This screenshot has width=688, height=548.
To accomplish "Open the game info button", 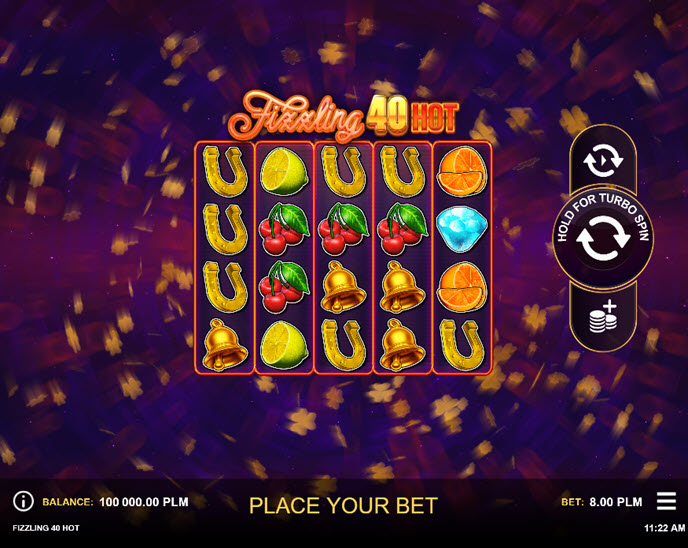I will 23,502.
